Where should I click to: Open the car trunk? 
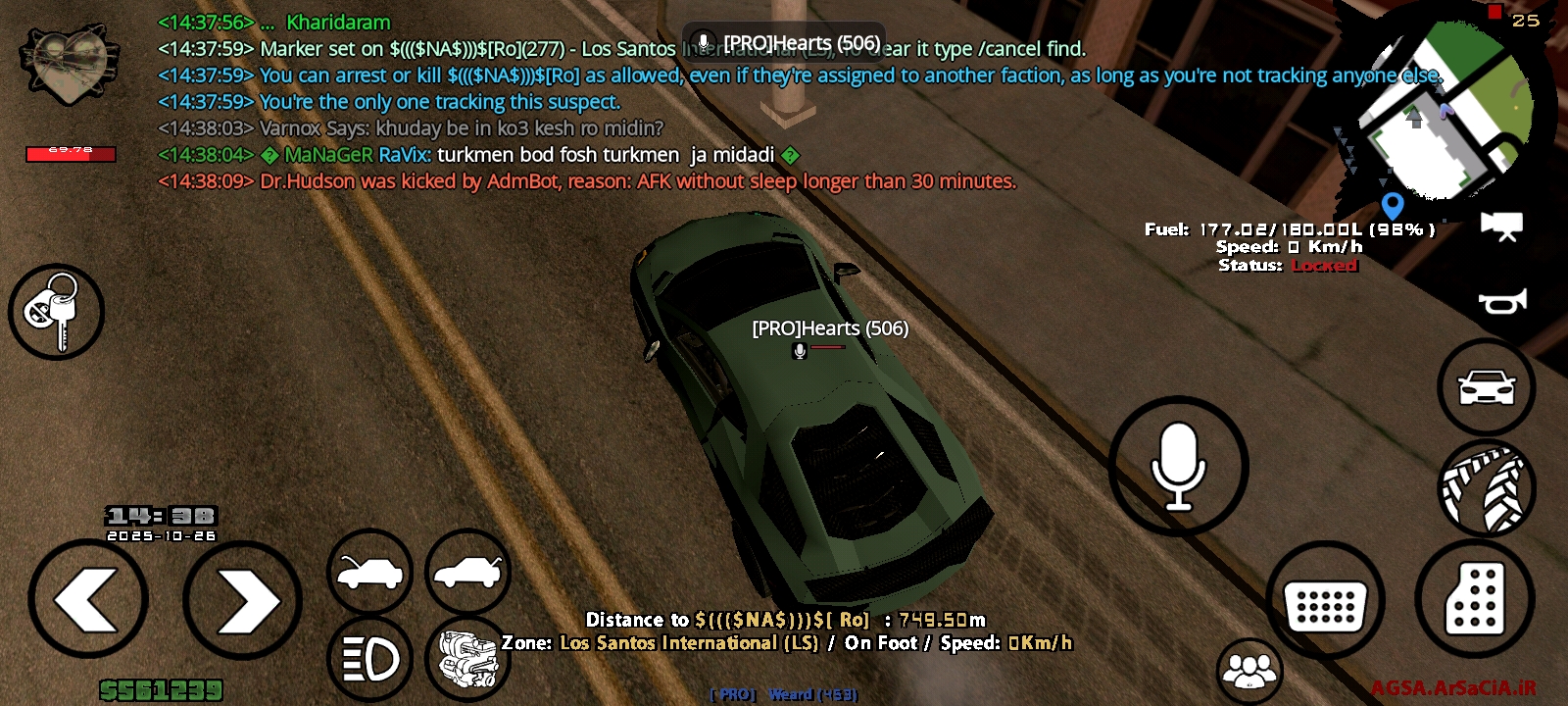(467, 573)
